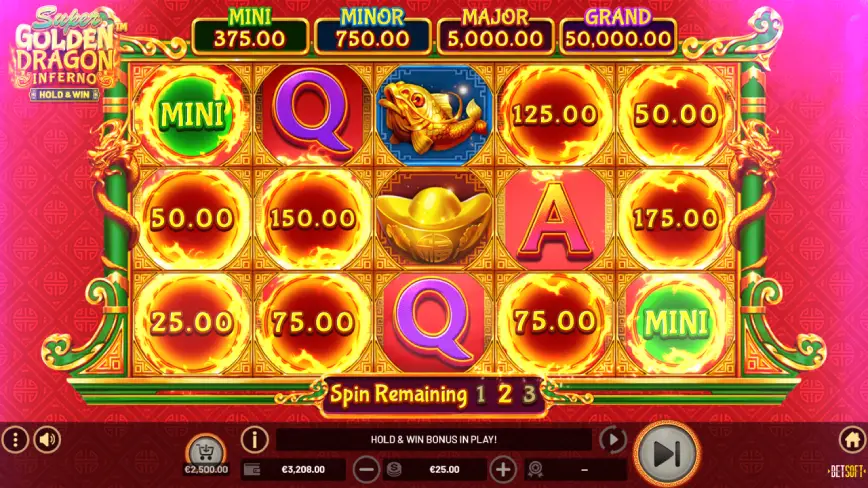Toggle the sound speaker button
The height and width of the screenshot is (488, 868).
(47, 439)
